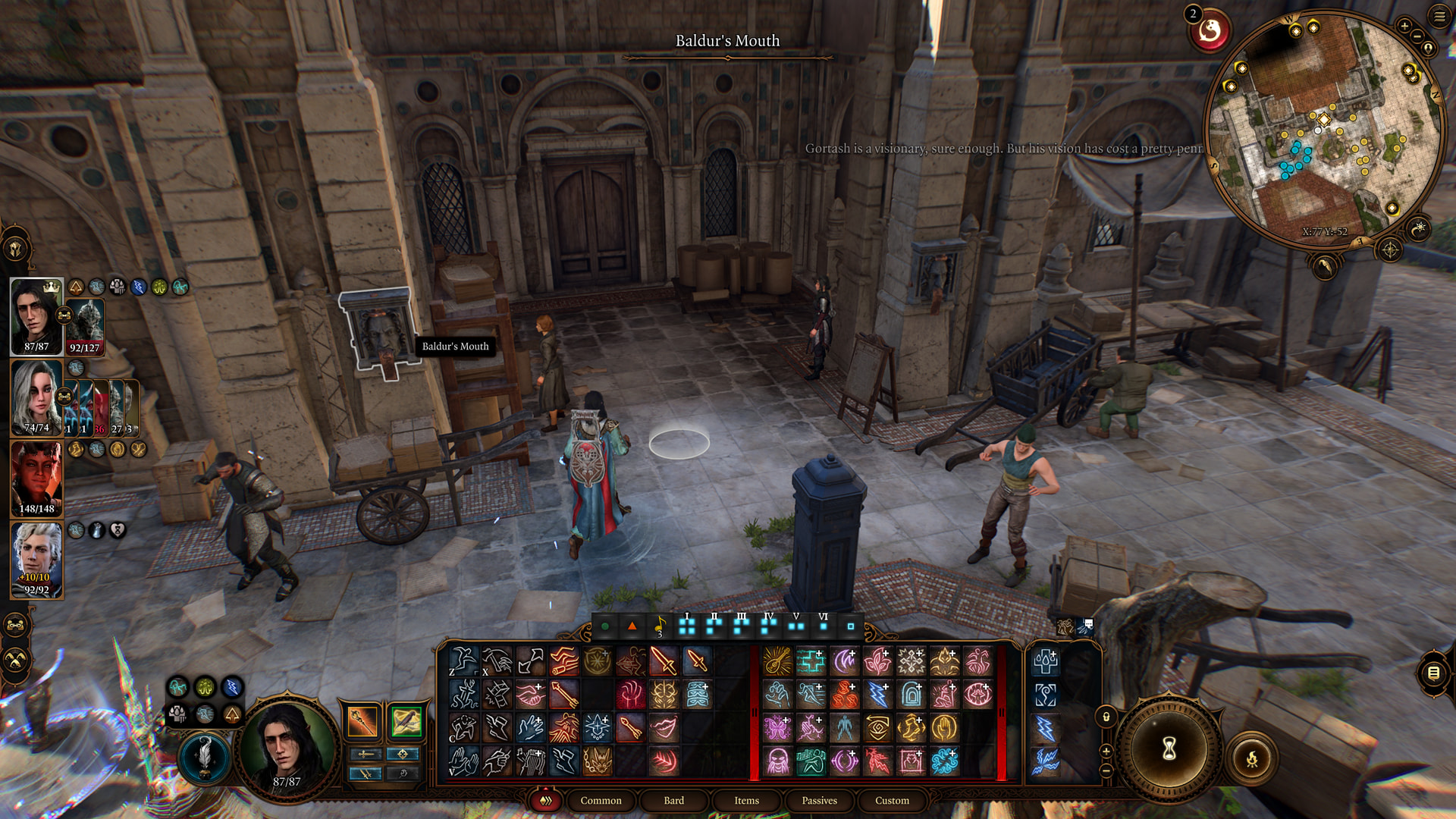This screenshot has height=819, width=1456.
Task: Switch to the Custom hotbar tab
Action: [892, 801]
